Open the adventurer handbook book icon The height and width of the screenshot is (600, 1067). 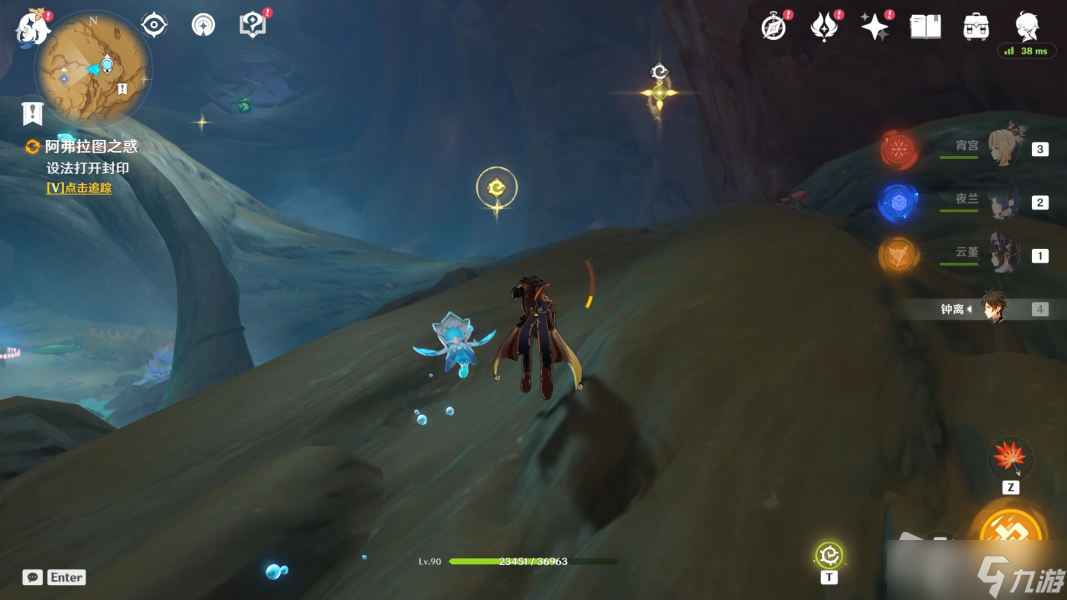[x=925, y=27]
